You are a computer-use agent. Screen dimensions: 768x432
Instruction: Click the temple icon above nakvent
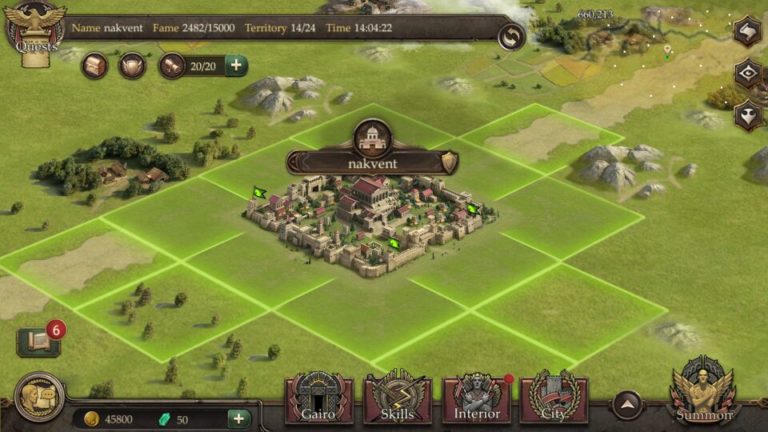[x=372, y=136]
